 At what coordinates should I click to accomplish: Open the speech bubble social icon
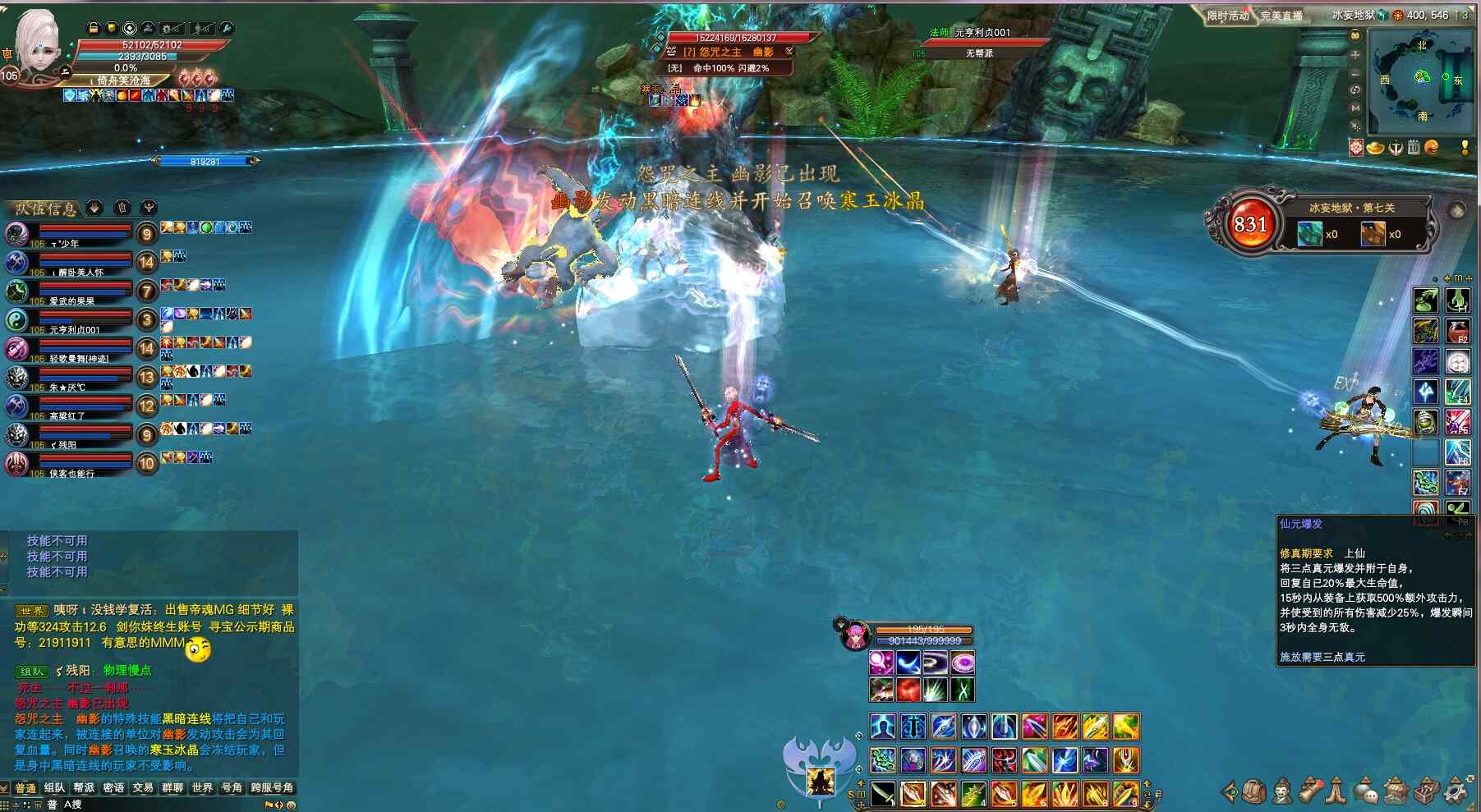click(x=1365, y=791)
